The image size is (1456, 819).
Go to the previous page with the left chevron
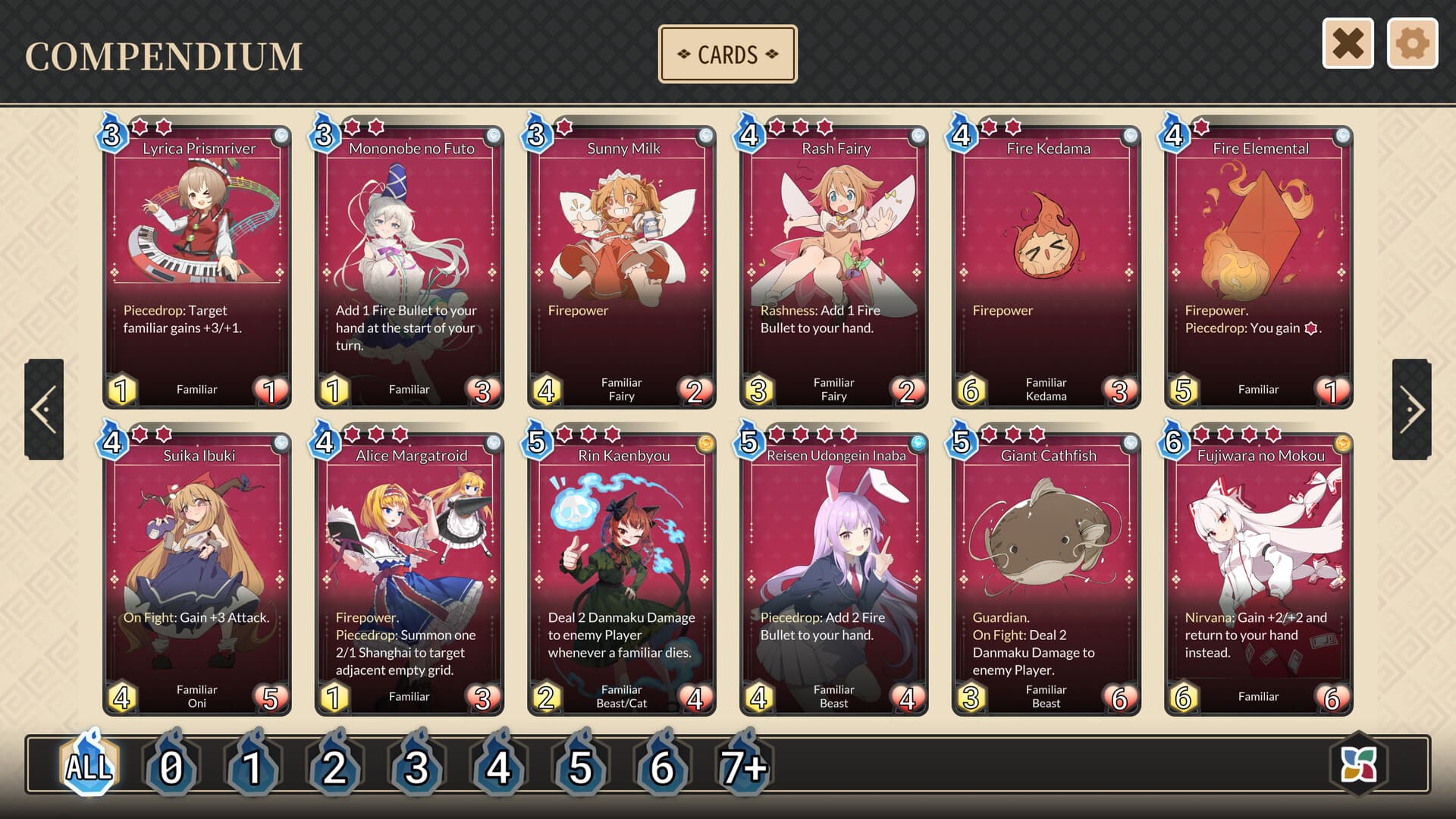43,409
